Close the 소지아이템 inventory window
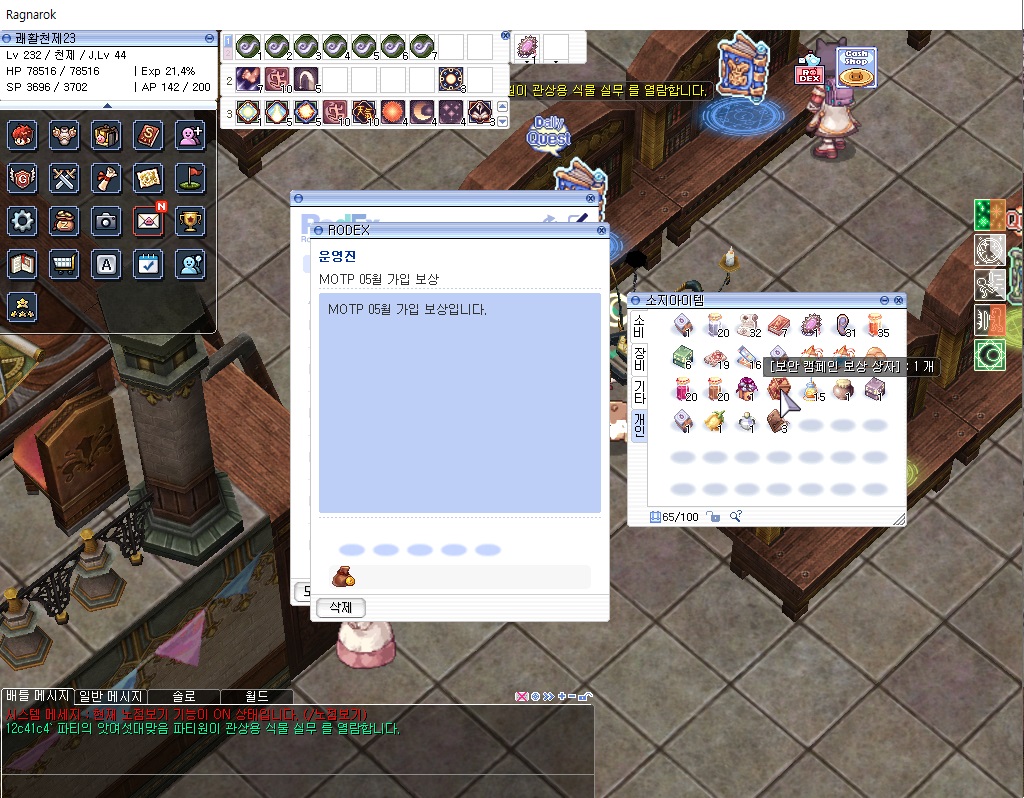The width and height of the screenshot is (1024, 798). tap(899, 300)
